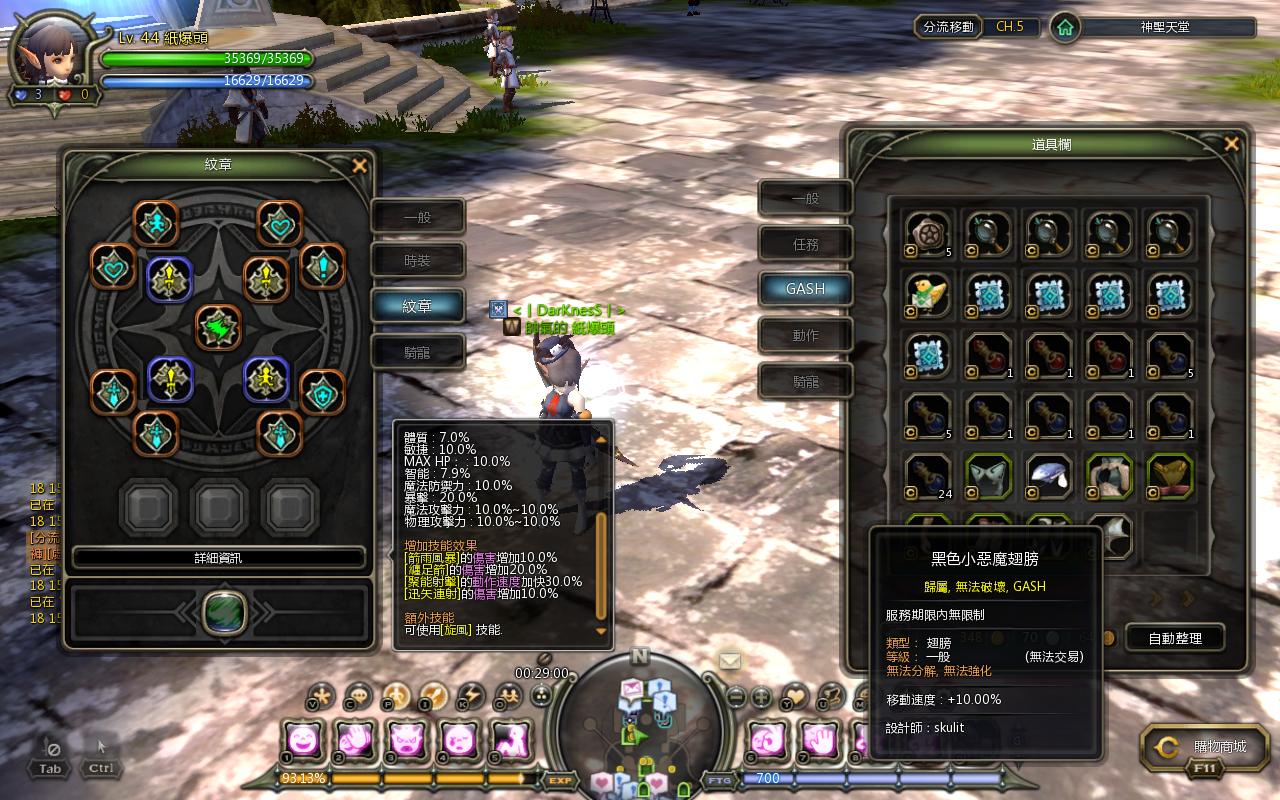Open the circular minimap

coord(640,725)
